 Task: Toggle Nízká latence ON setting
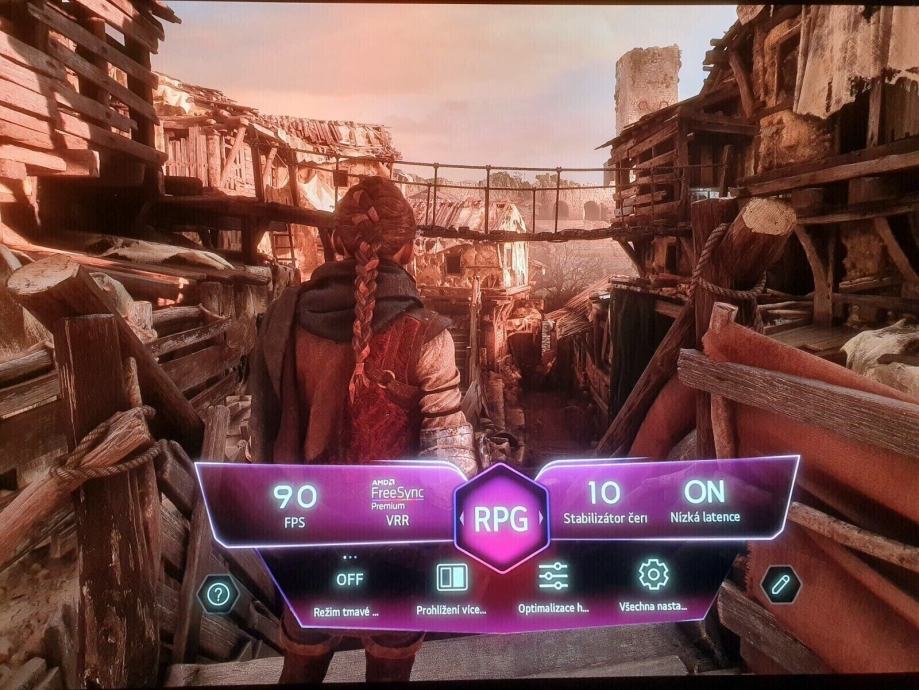pyautogui.click(x=705, y=502)
